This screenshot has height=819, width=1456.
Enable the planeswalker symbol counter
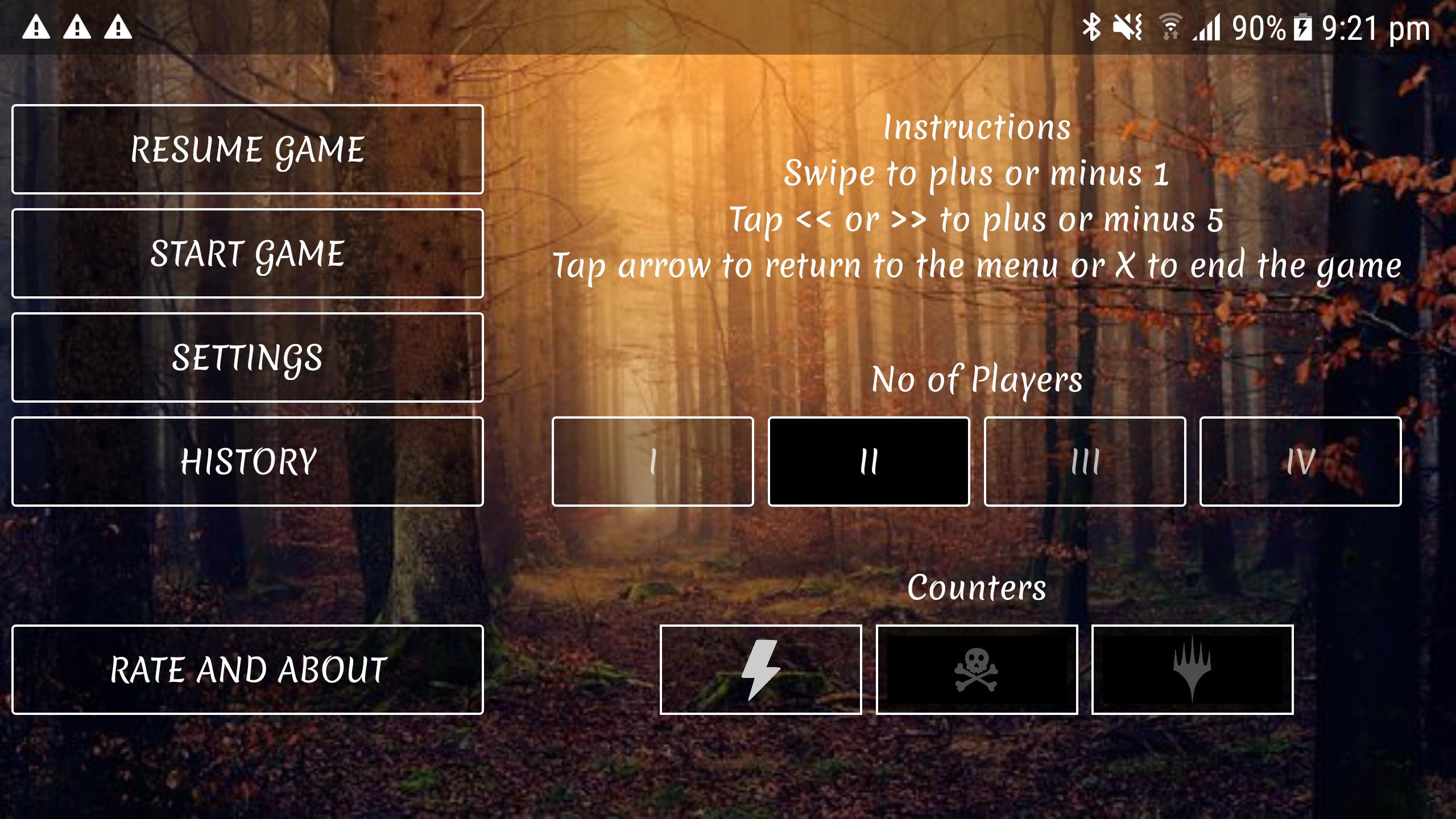pyautogui.click(x=1192, y=669)
